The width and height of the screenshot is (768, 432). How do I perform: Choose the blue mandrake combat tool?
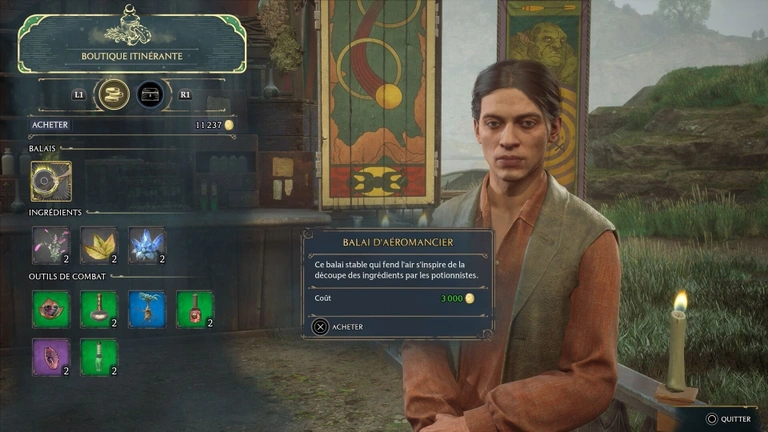(147, 309)
